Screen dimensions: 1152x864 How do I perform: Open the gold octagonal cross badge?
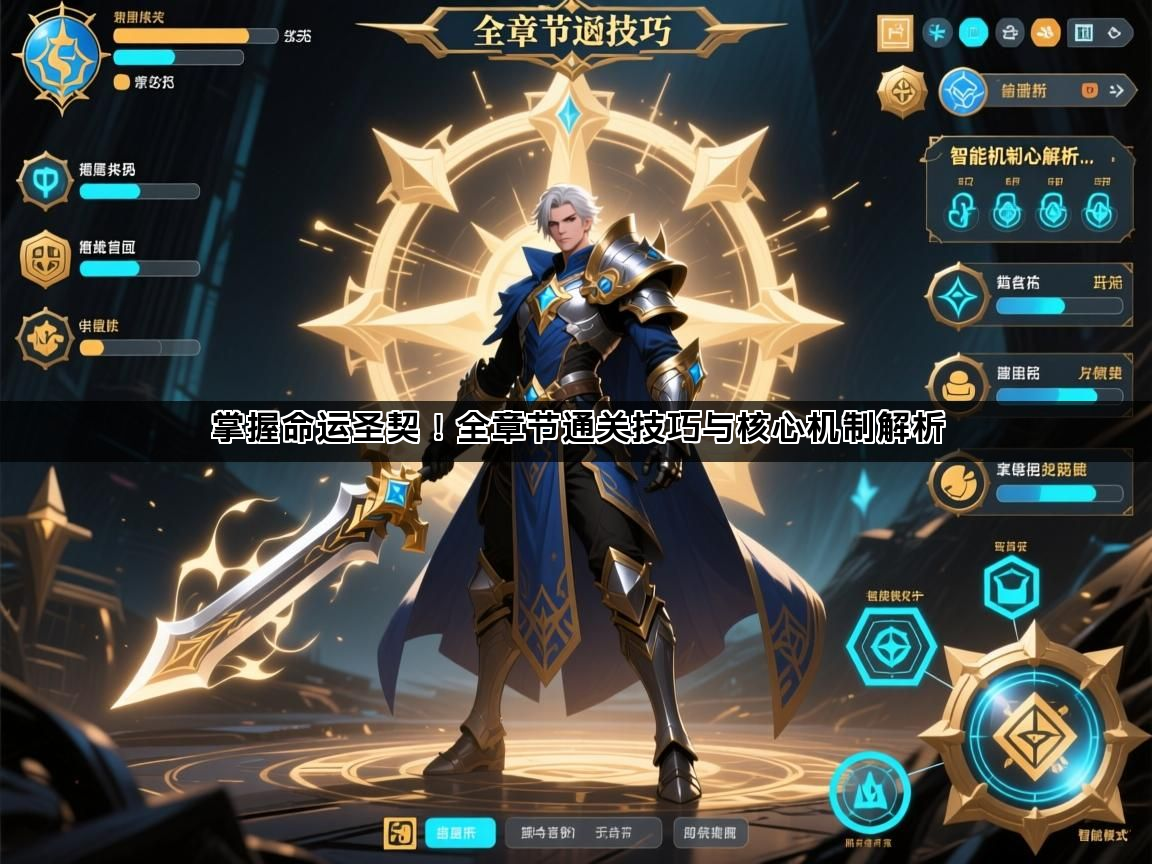pos(903,92)
